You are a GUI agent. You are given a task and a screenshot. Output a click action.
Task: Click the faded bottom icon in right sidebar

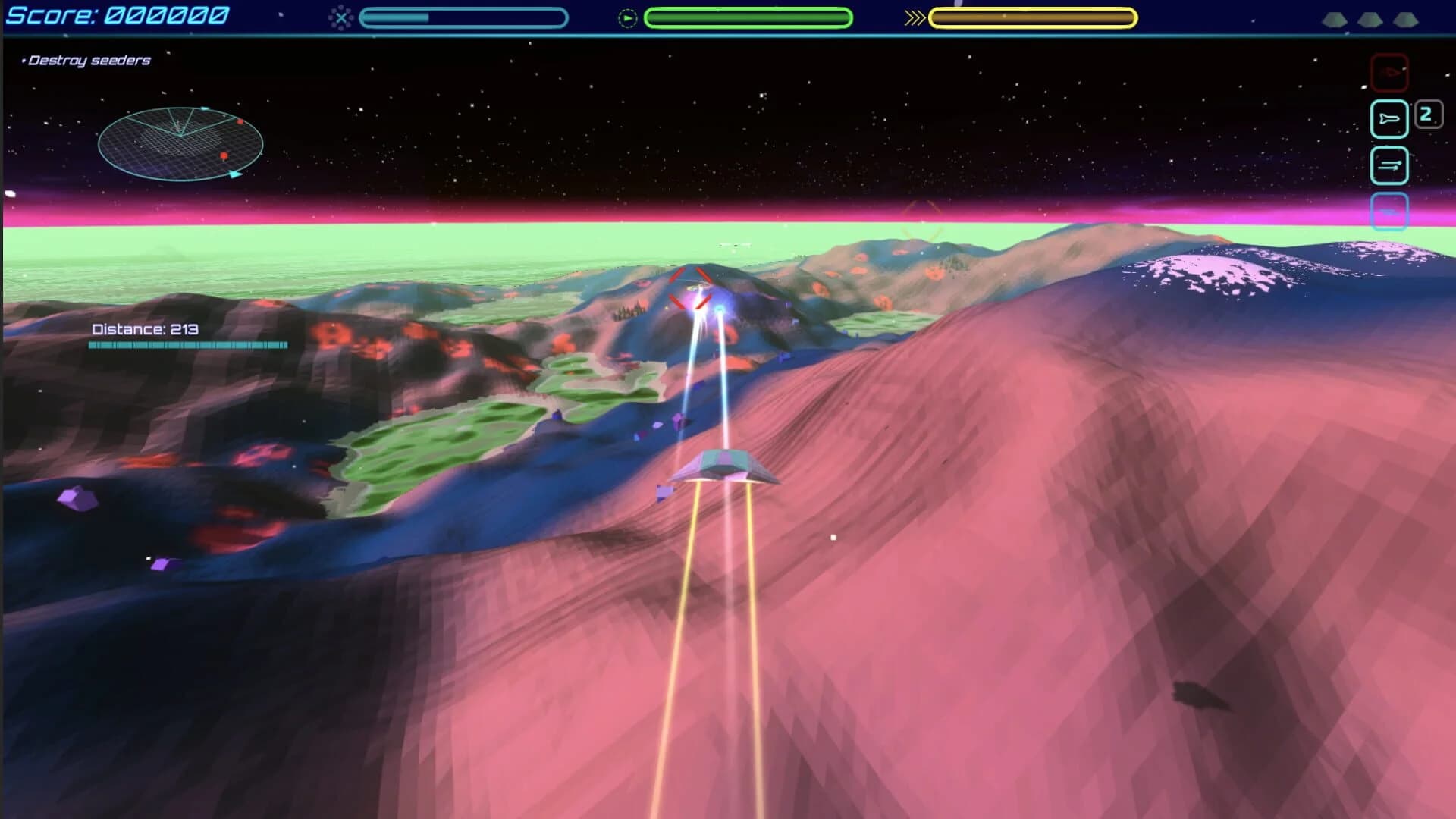point(1389,213)
